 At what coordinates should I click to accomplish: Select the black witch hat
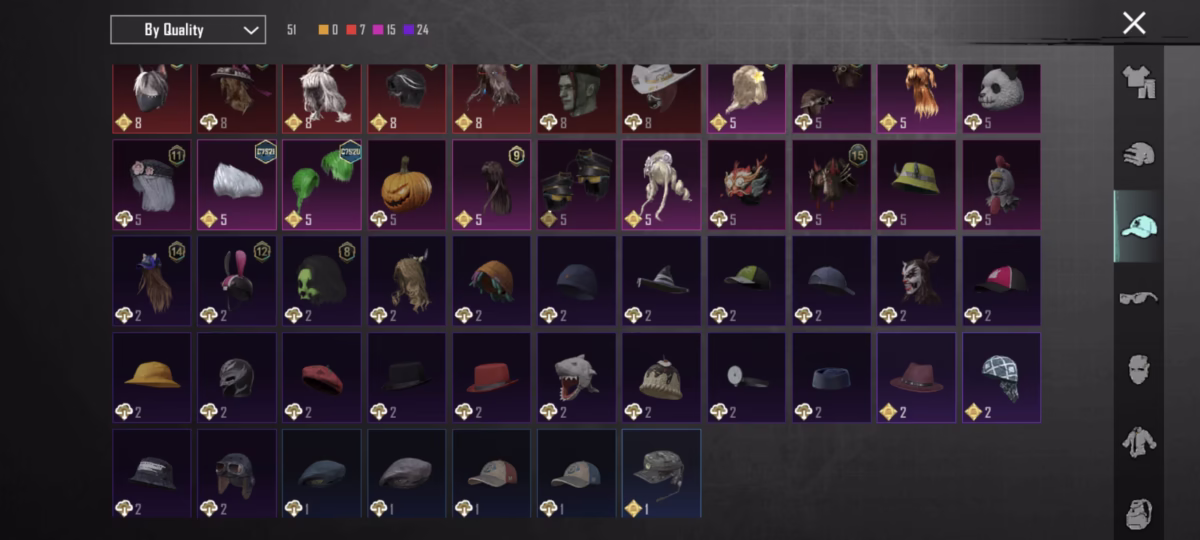click(x=662, y=281)
